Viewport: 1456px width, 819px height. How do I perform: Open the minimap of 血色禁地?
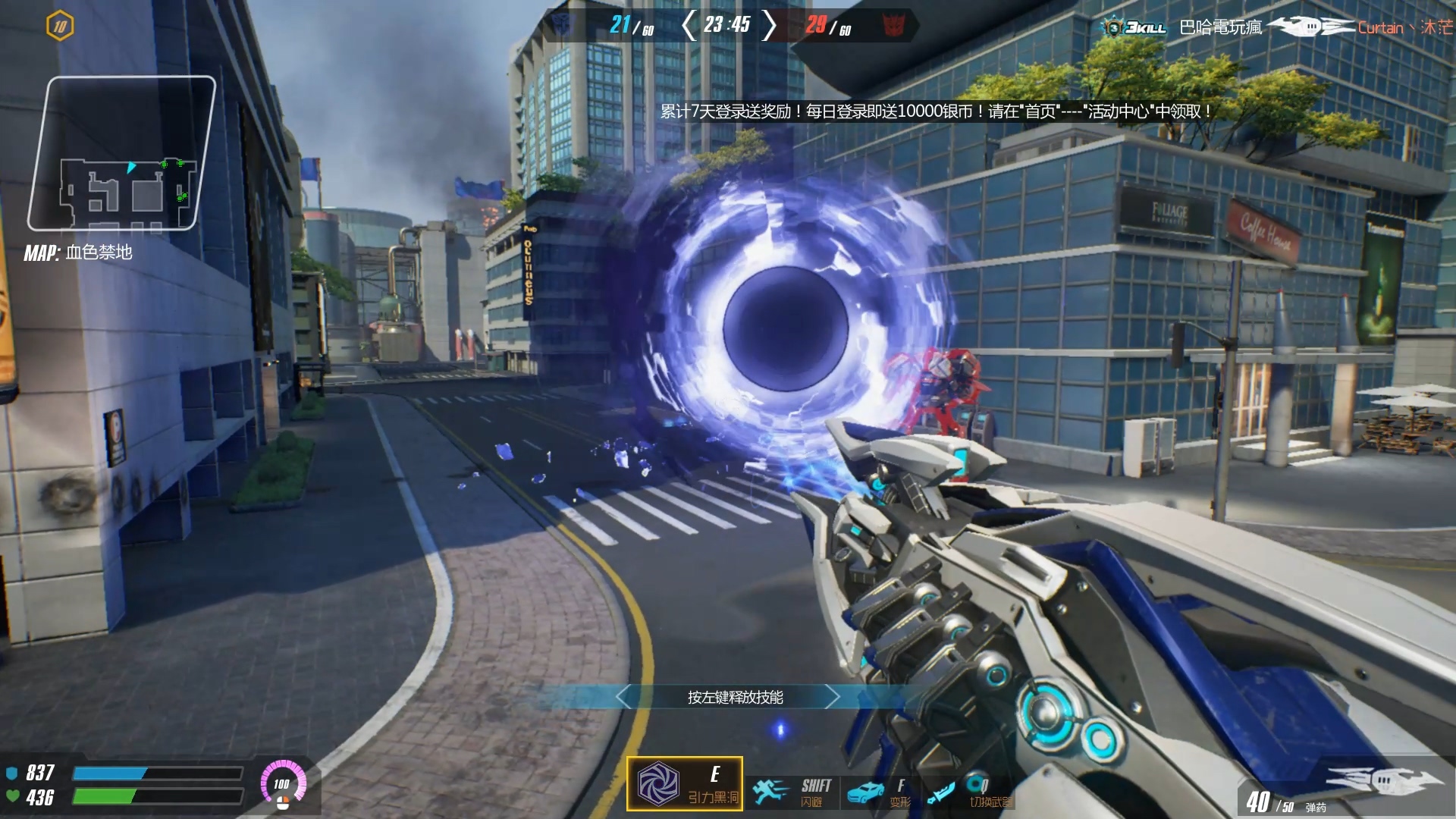[121, 154]
